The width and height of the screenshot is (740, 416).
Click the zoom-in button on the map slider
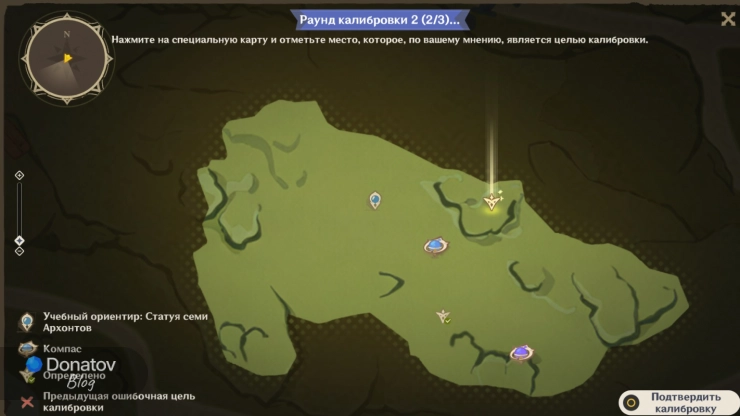19,176
